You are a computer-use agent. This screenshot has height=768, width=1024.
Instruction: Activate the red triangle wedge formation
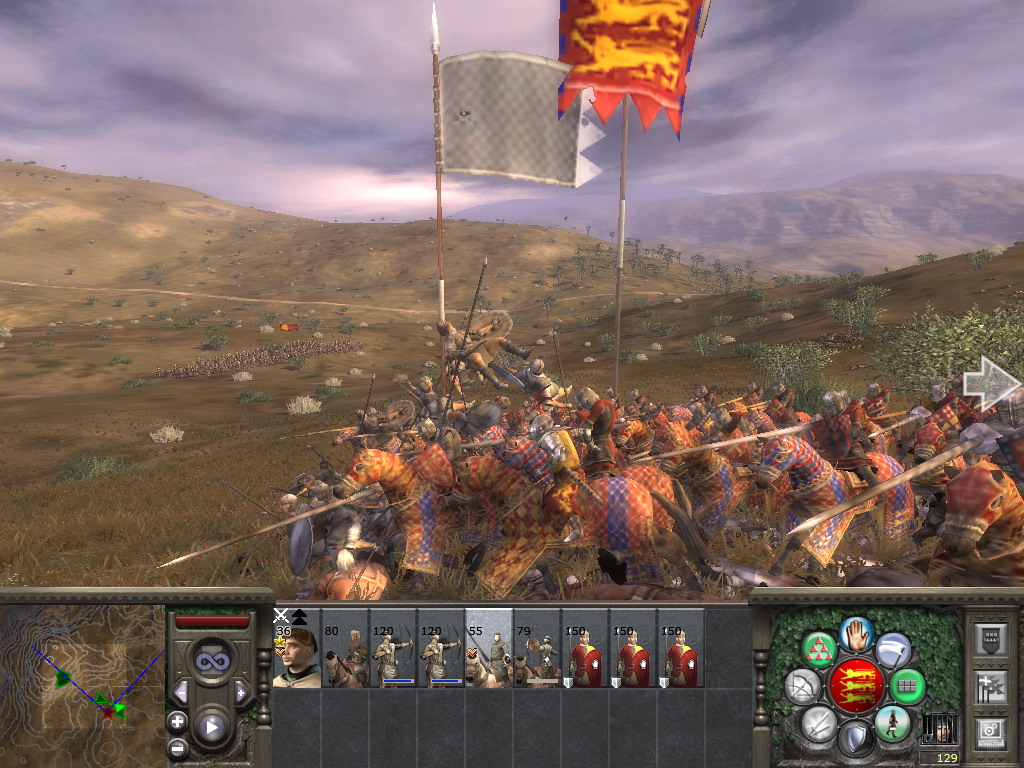coord(820,650)
